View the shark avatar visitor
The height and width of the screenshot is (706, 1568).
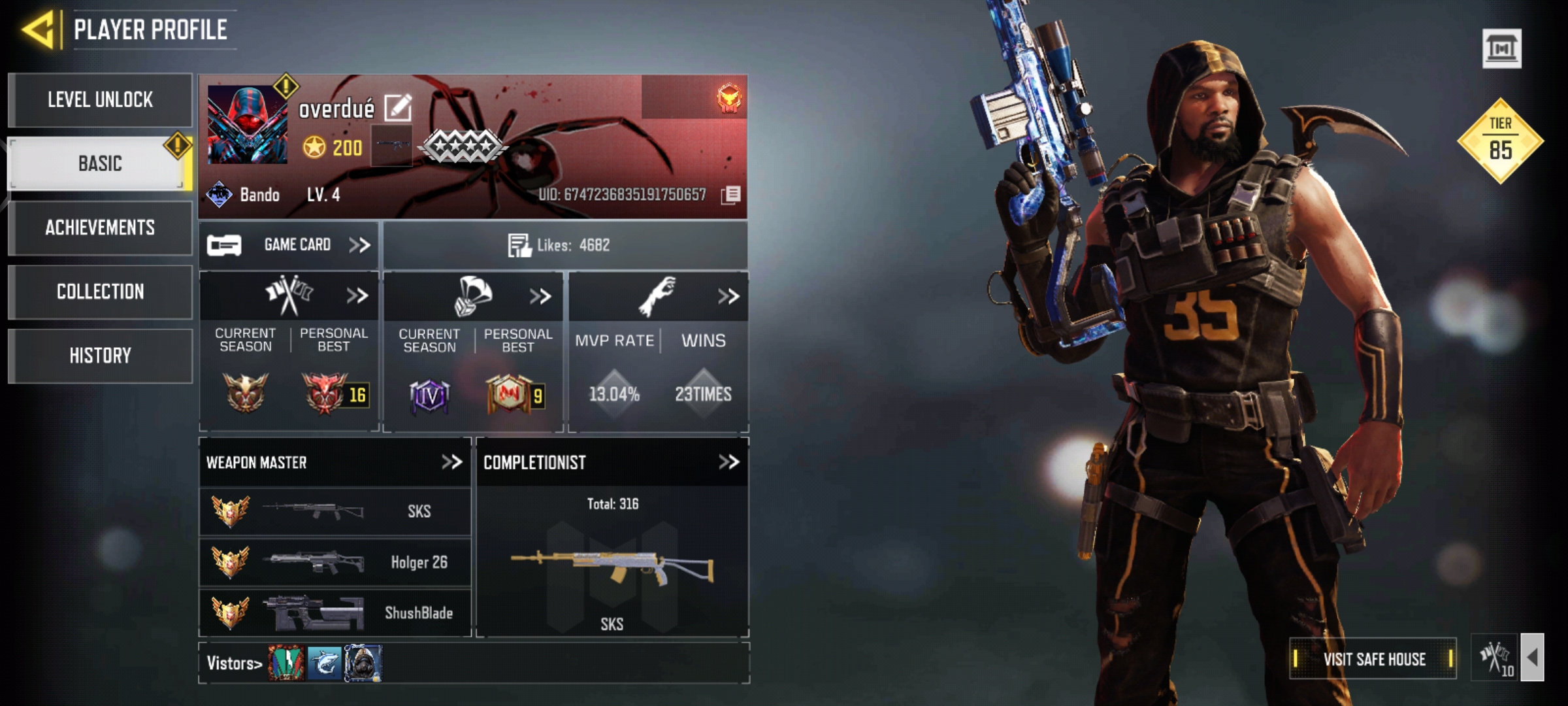(324, 663)
